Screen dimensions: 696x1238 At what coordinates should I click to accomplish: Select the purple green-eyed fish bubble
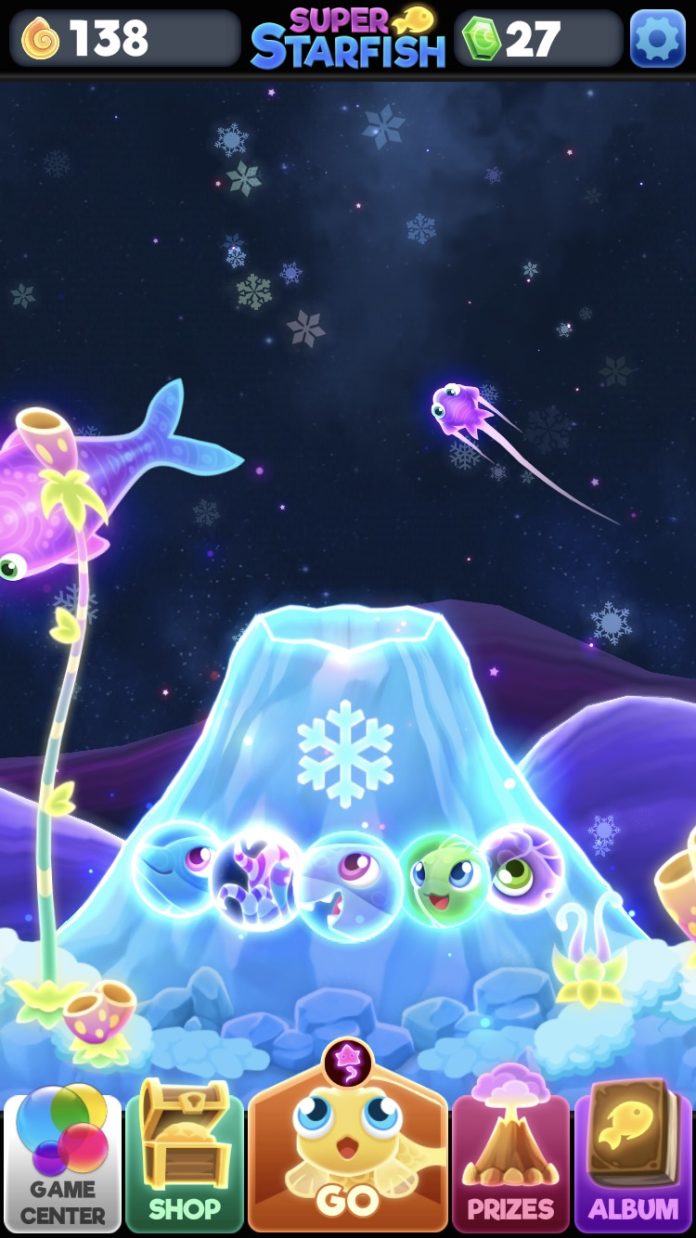[x=523, y=865]
